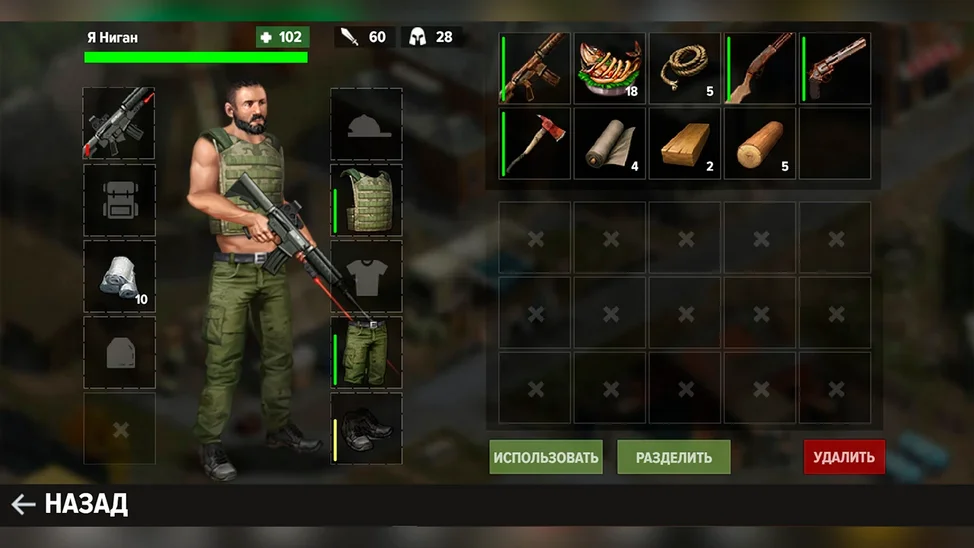Select the equipped assault rifle slot
974x548 pixels.
tap(119, 123)
